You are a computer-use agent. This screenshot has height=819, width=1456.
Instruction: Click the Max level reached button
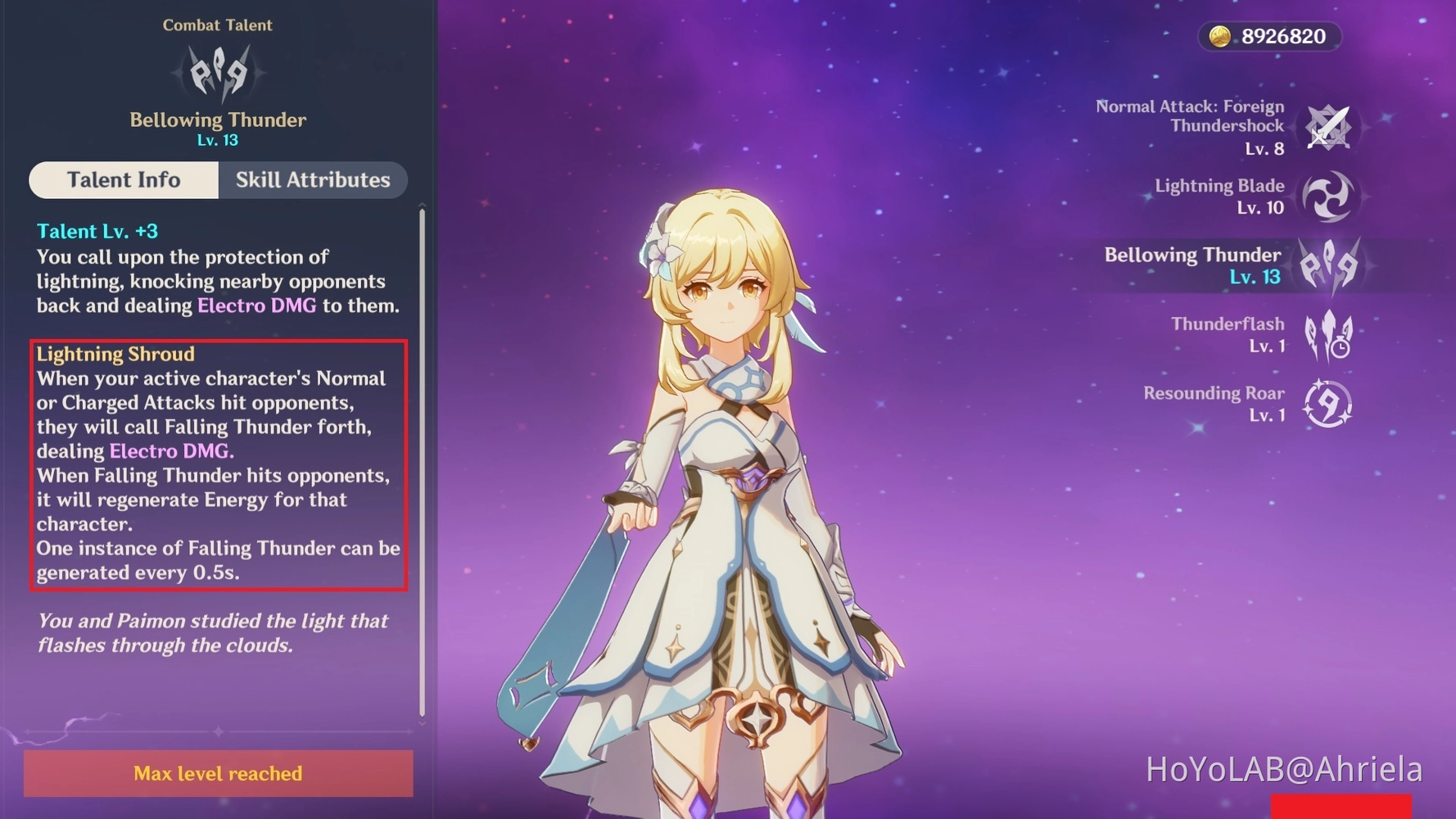pyautogui.click(x=218, y=773)
